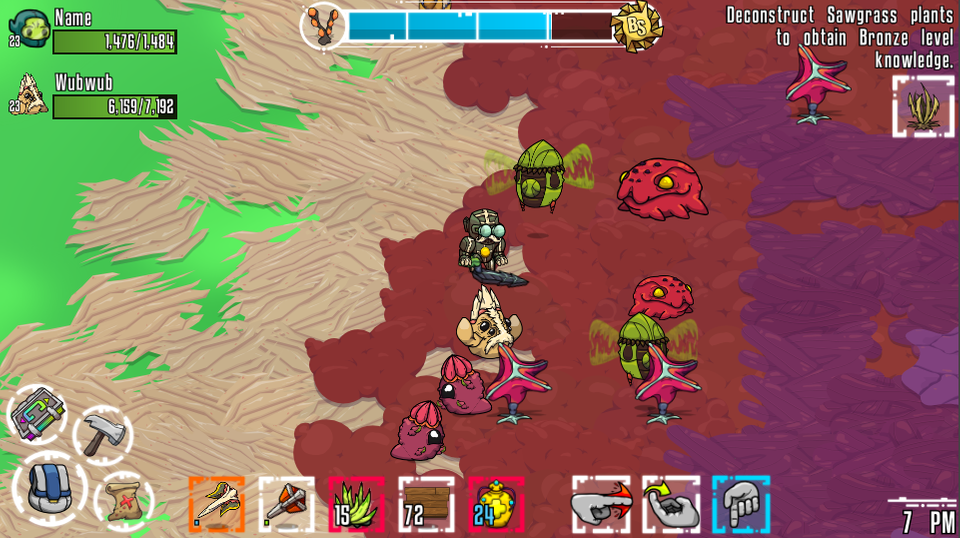Use the golden healing potion slot

[x=496, y=503]
